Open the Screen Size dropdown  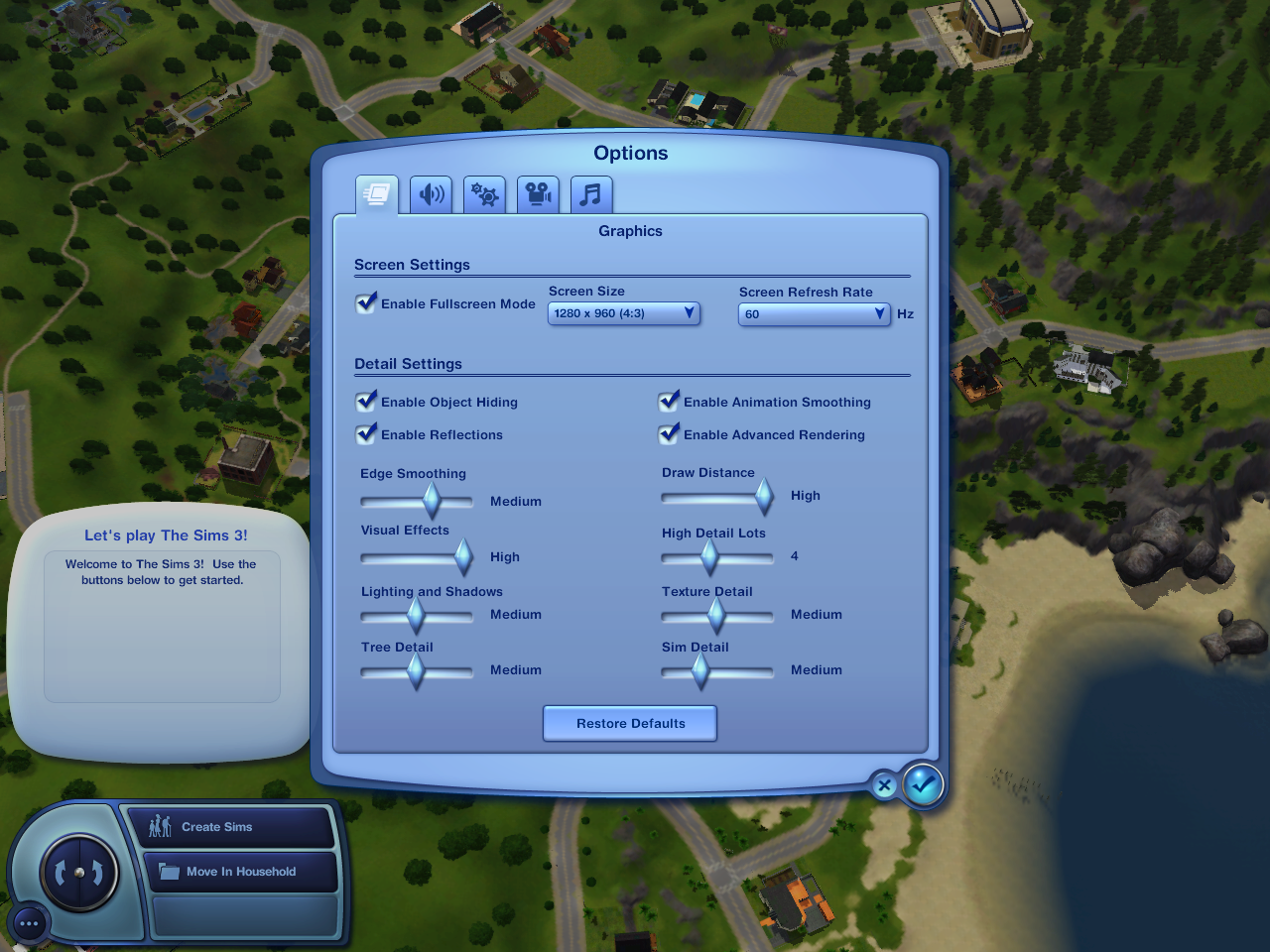pos(624,313)
